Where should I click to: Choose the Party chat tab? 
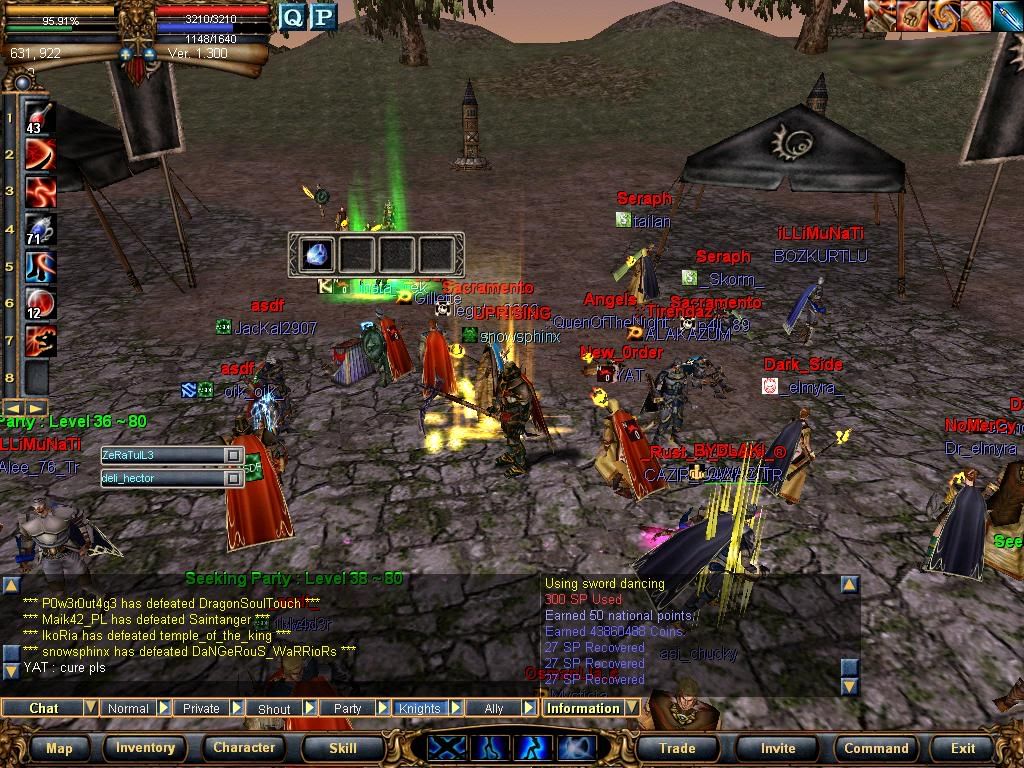pos(347,708)
